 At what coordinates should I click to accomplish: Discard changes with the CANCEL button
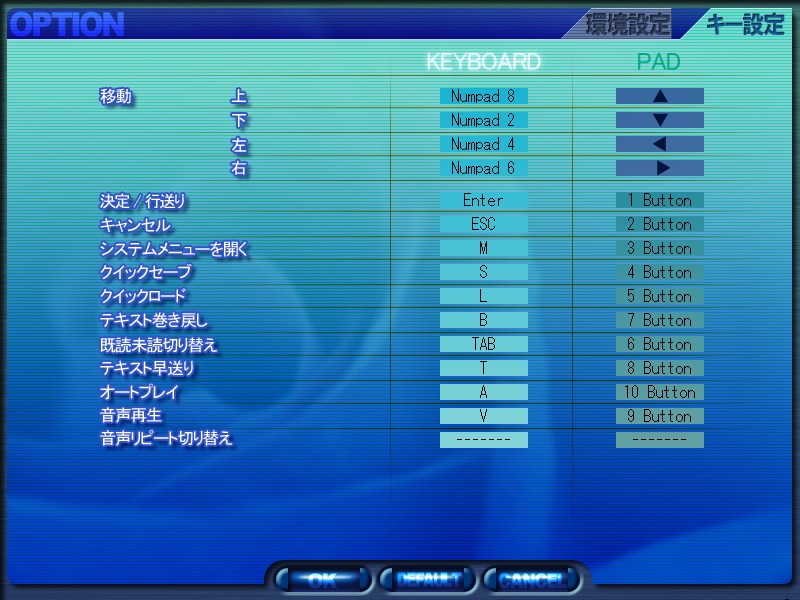click(x=532, y=578)
